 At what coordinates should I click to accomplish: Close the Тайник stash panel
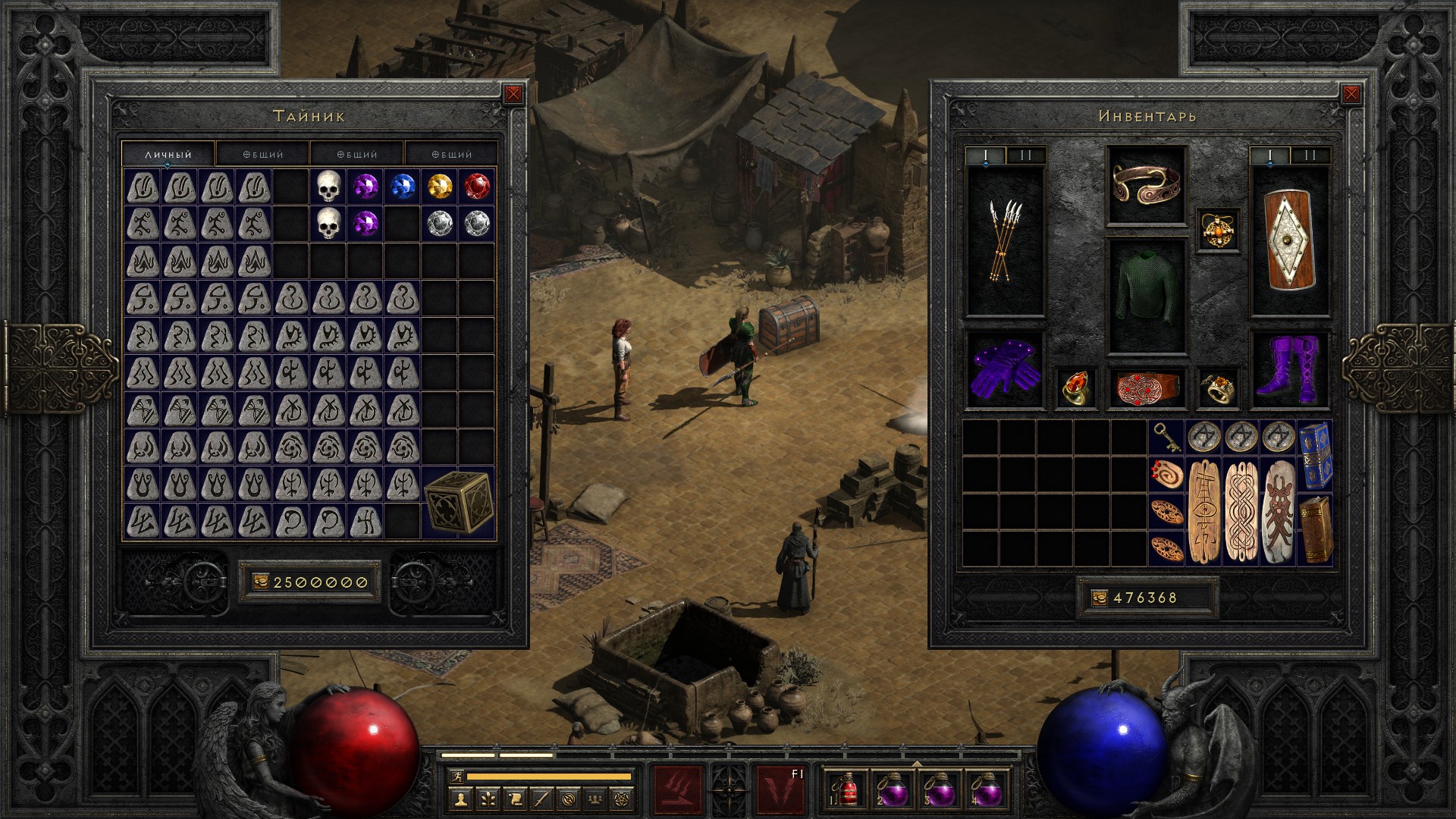513,94
